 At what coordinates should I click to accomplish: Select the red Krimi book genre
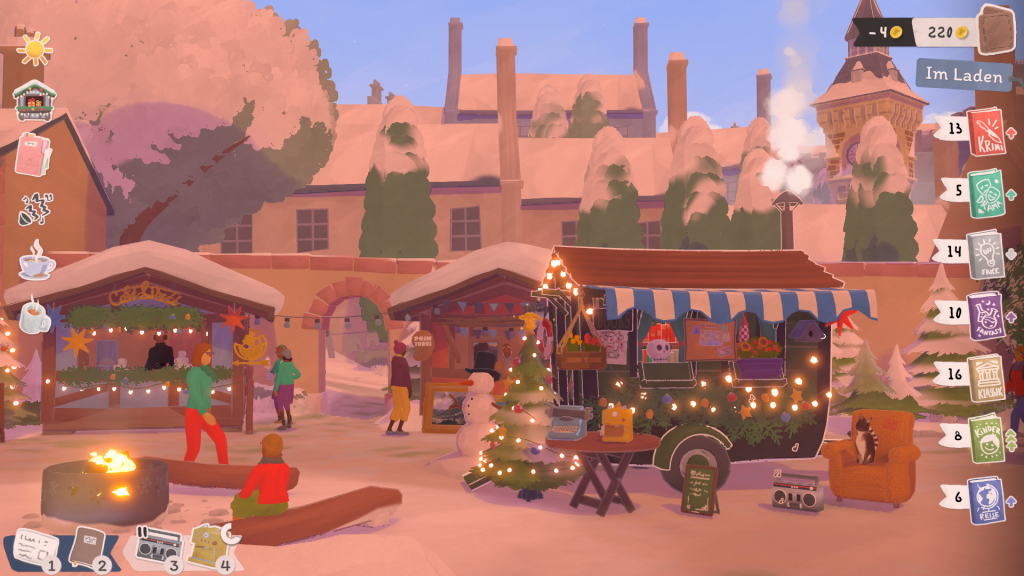coord(985,132)
